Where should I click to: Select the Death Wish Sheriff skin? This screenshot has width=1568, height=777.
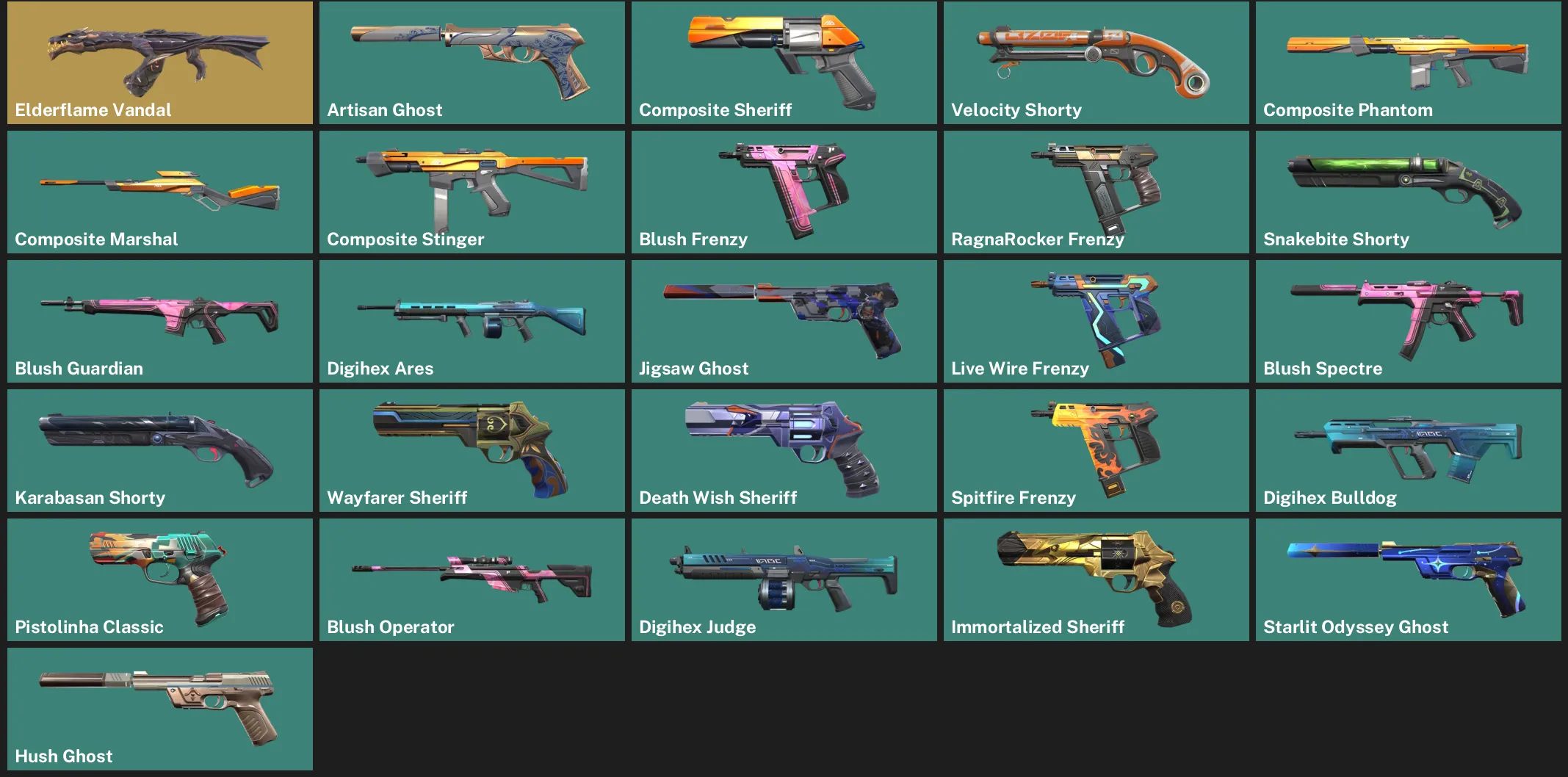(x=782, y=450)
